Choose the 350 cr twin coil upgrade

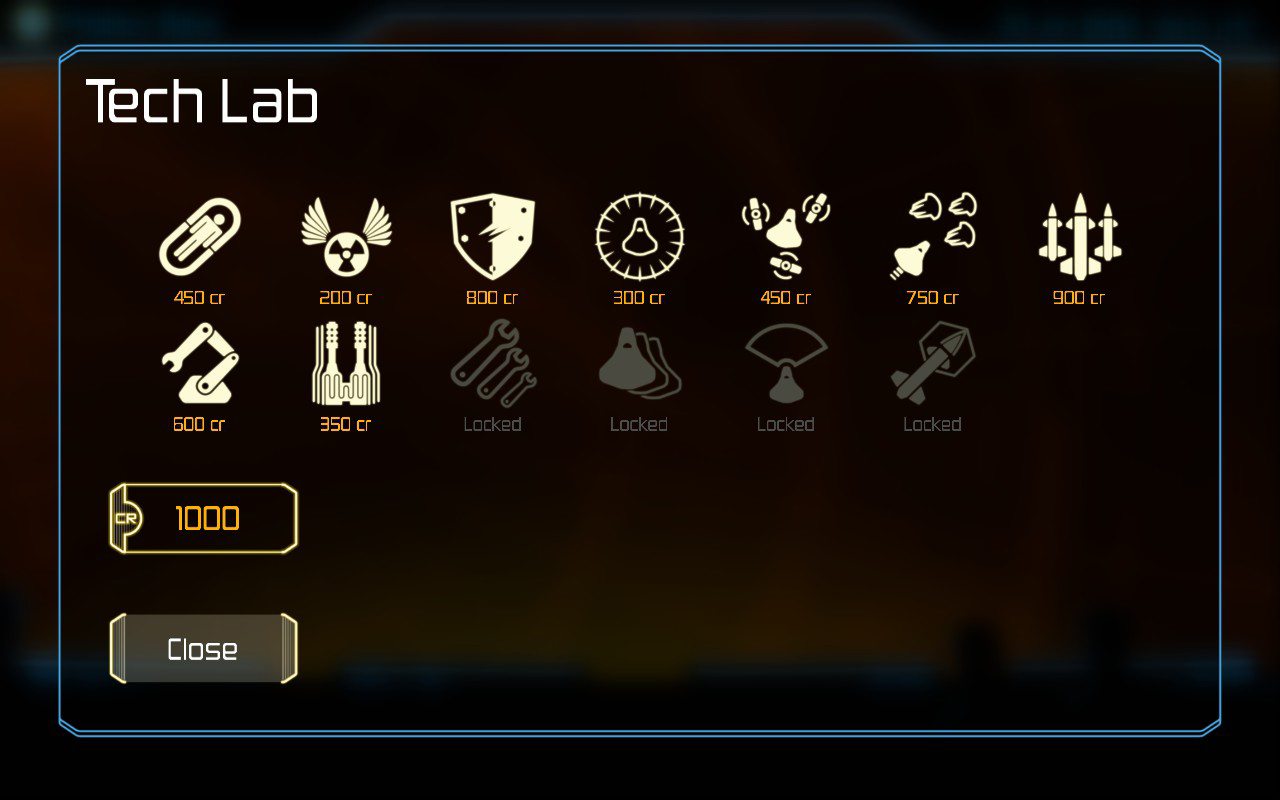[346, 364]
